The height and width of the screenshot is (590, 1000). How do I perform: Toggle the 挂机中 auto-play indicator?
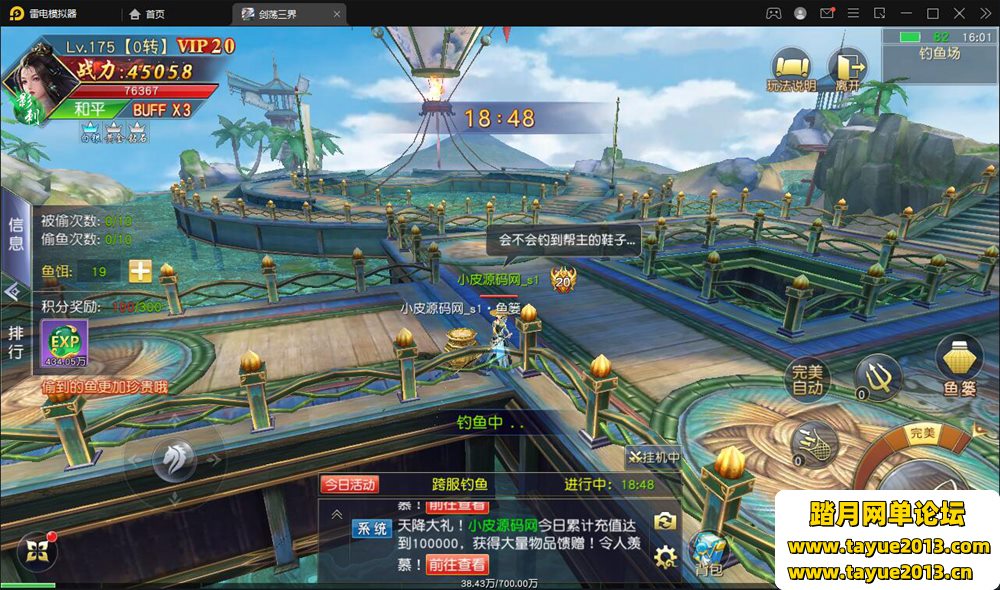(x=654, y=457)
